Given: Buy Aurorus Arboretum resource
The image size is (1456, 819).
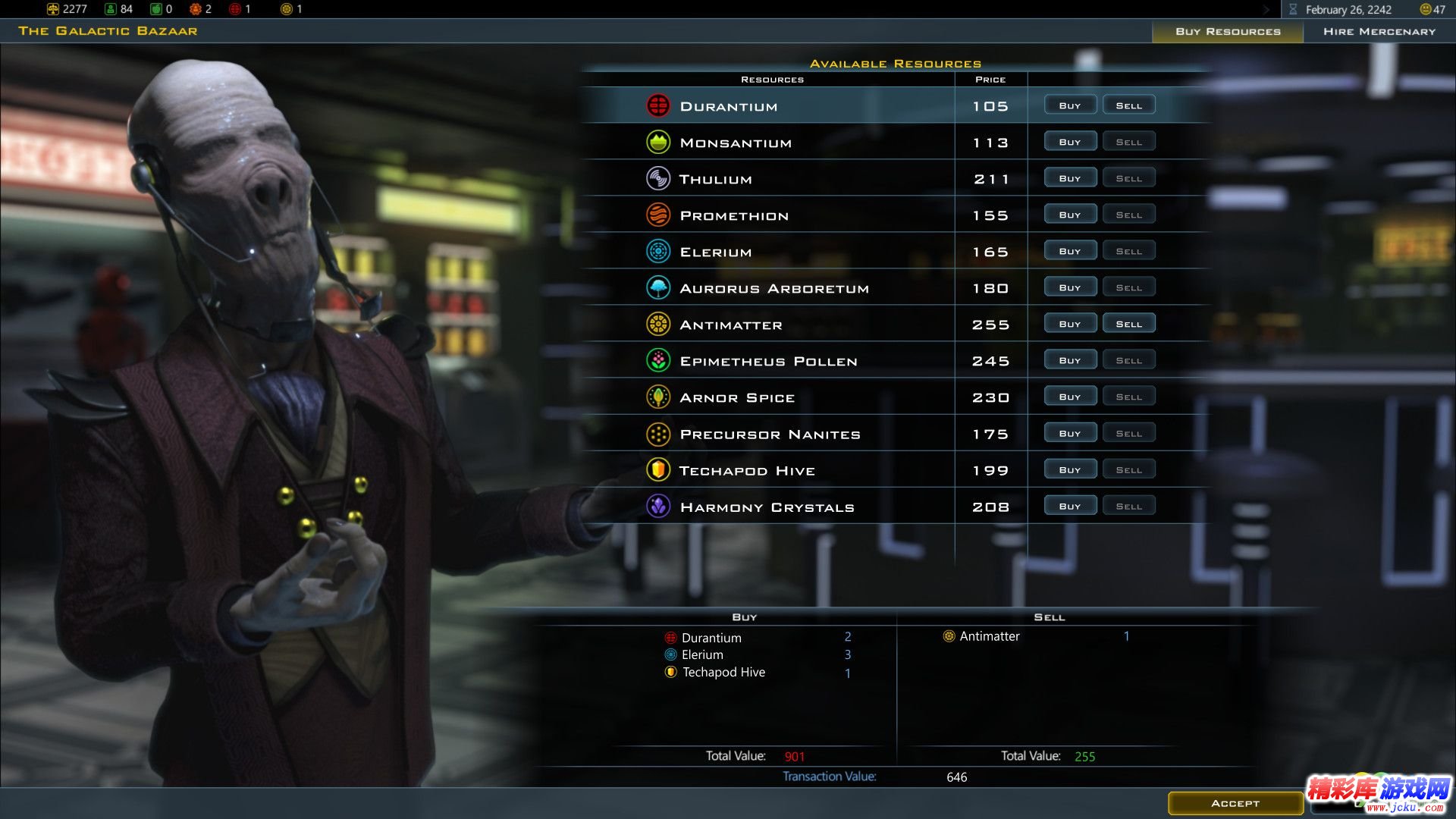Looking at the screenshot, I should pos(1069,287).
